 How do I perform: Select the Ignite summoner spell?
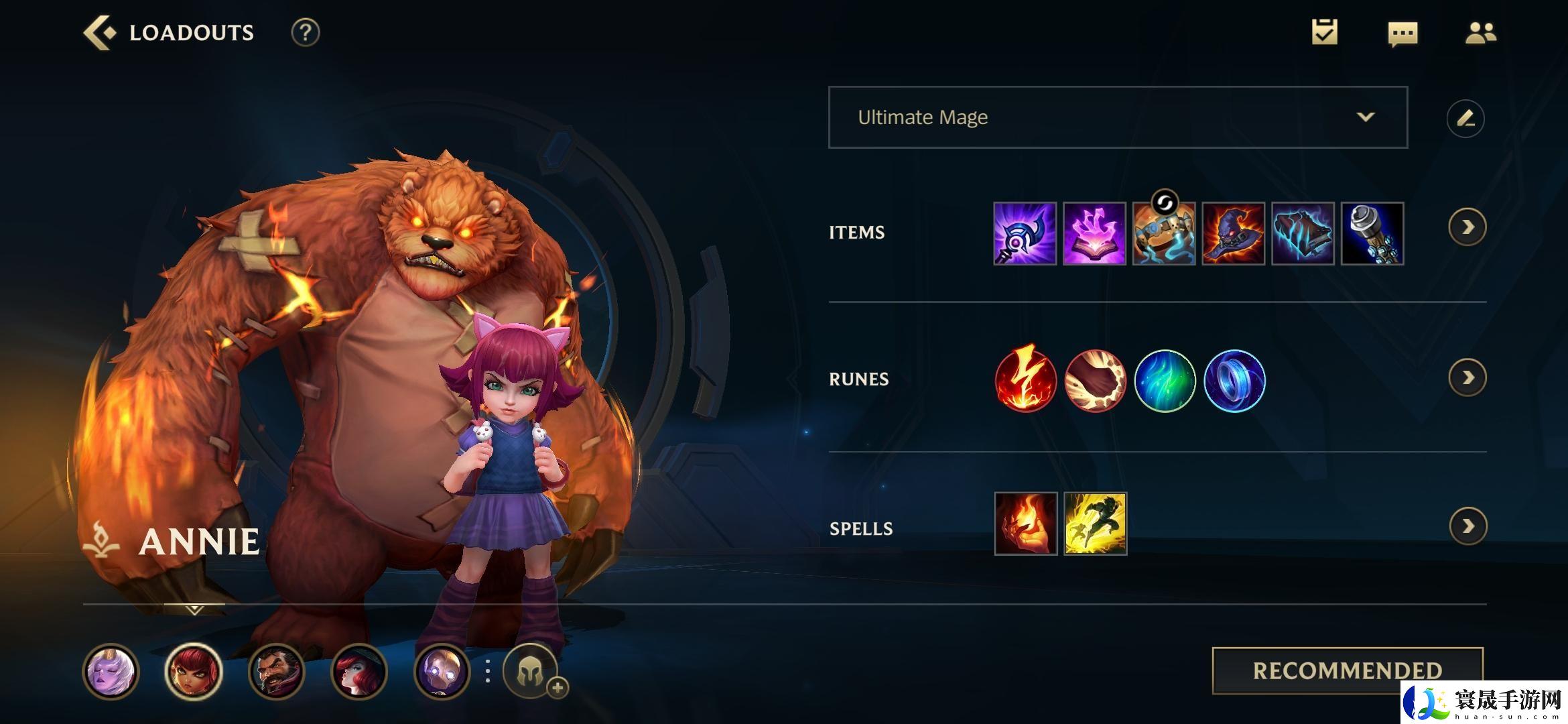(1025, 524)
